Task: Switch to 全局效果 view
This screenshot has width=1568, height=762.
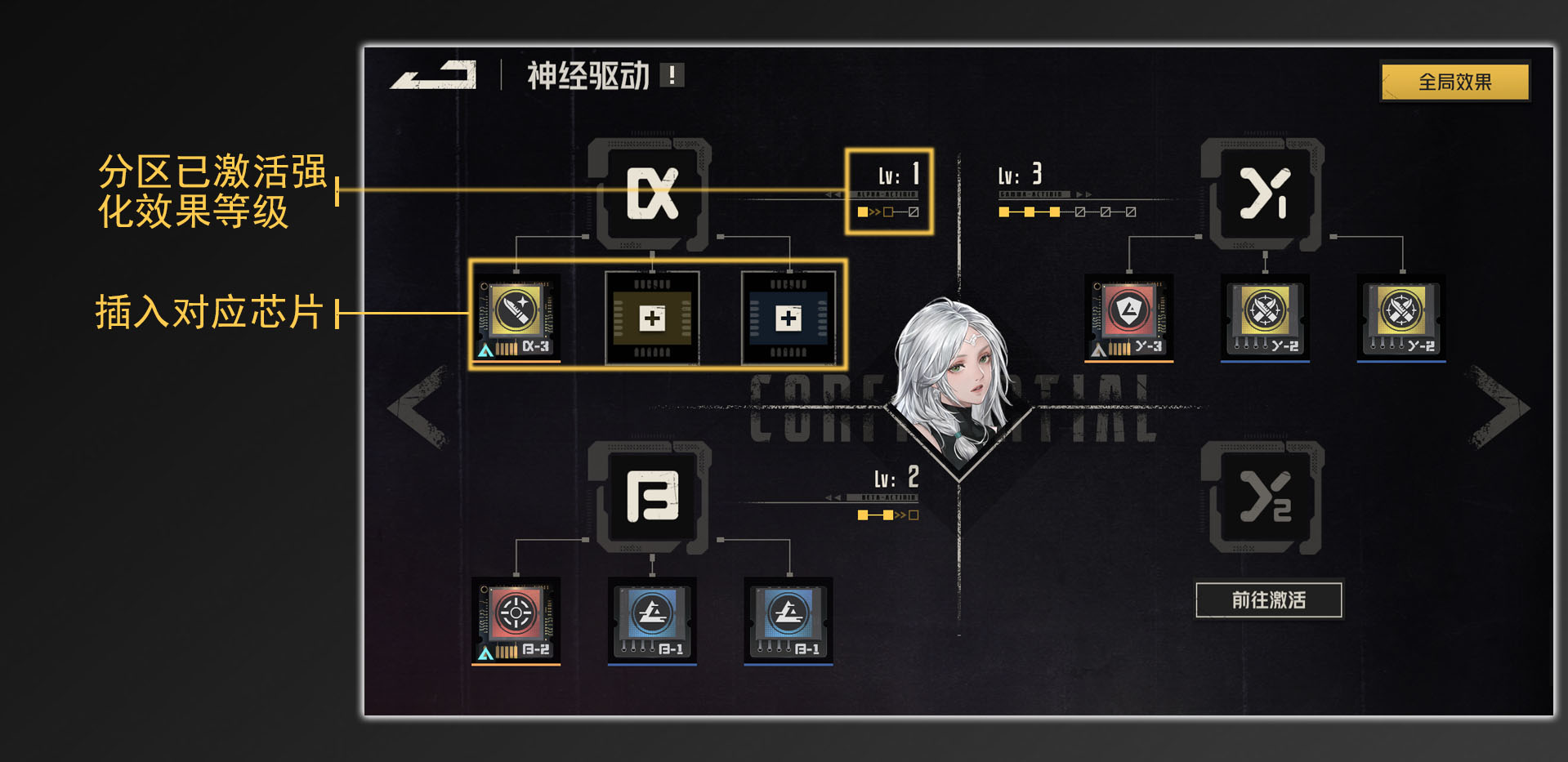Action: (x=1455, y=80)
